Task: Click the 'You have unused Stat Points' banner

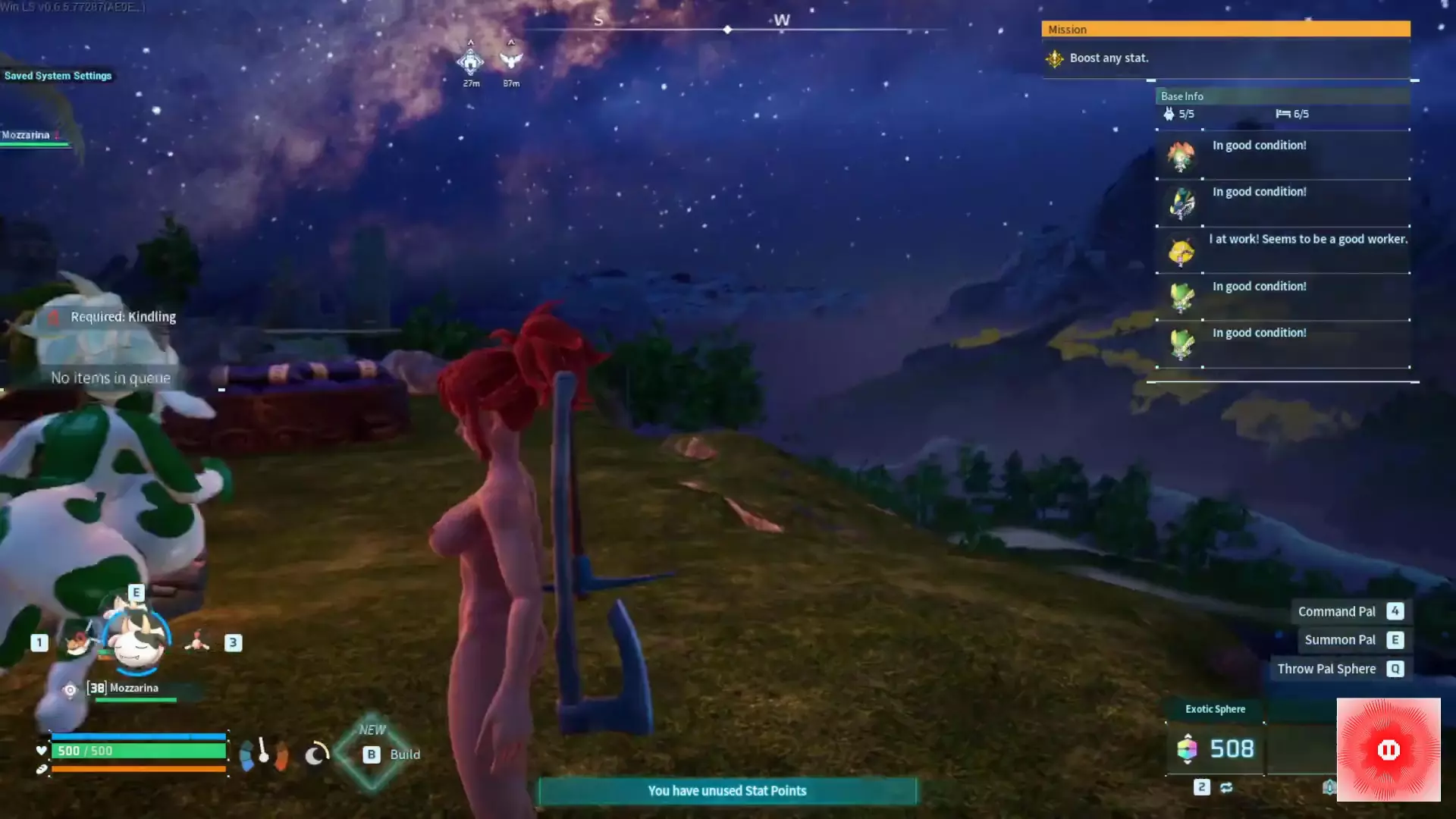Action: tap(727, 791)
